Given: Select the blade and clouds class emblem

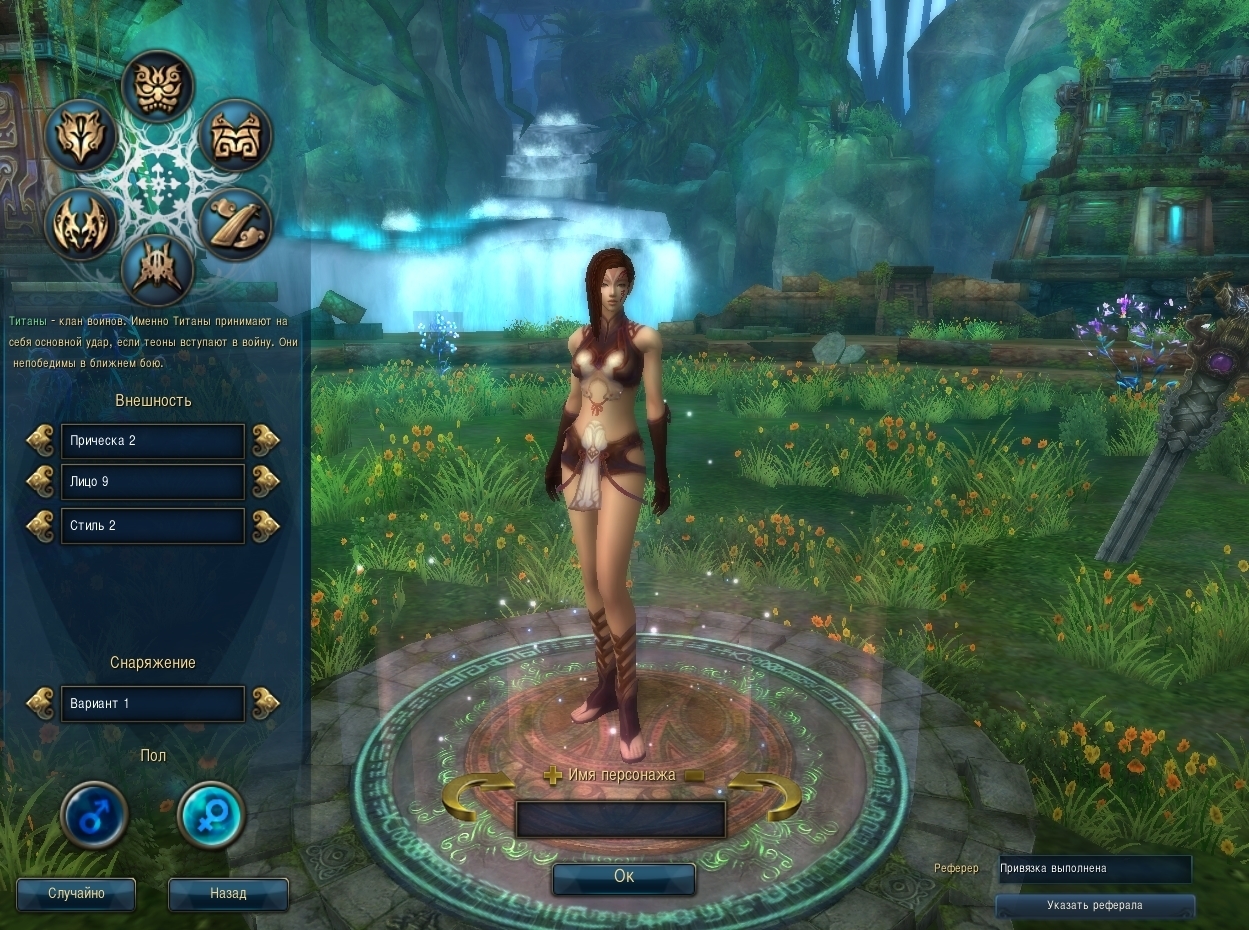Looking at the screenshot, I should click(x=236, y=224).
